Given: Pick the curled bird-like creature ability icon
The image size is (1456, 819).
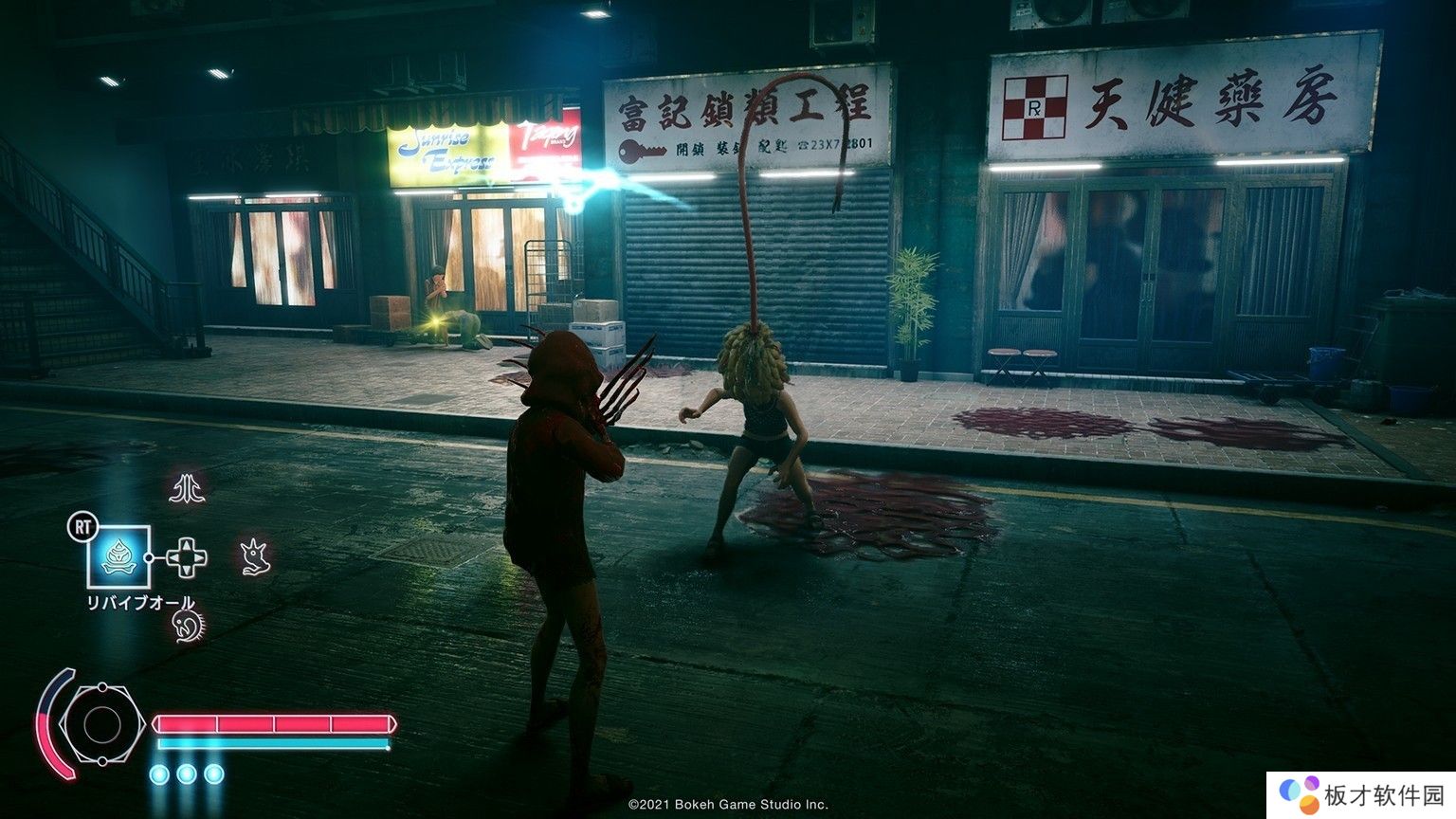Looking at the screenshot, I should pyautogui.click(x=188, y=625).
